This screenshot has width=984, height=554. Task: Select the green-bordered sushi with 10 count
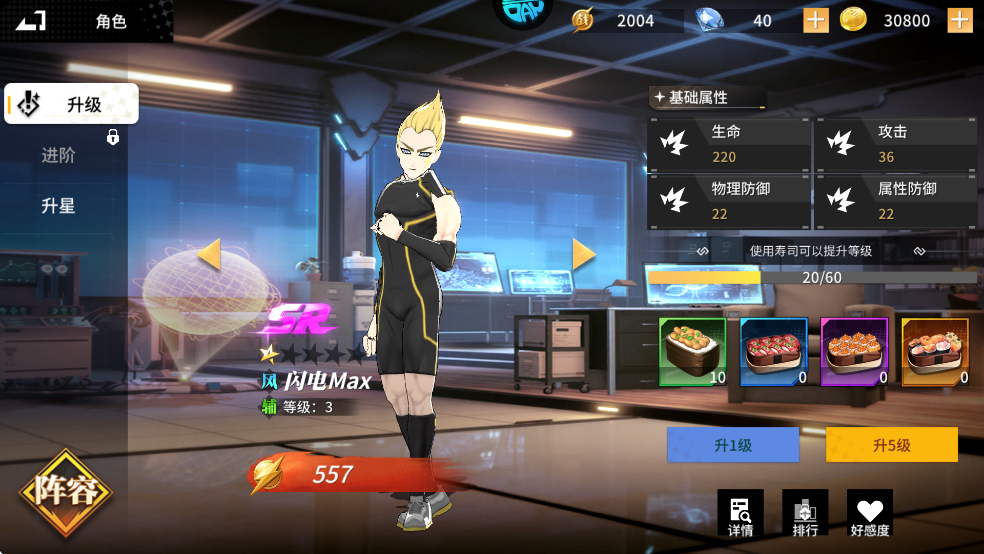692,352
